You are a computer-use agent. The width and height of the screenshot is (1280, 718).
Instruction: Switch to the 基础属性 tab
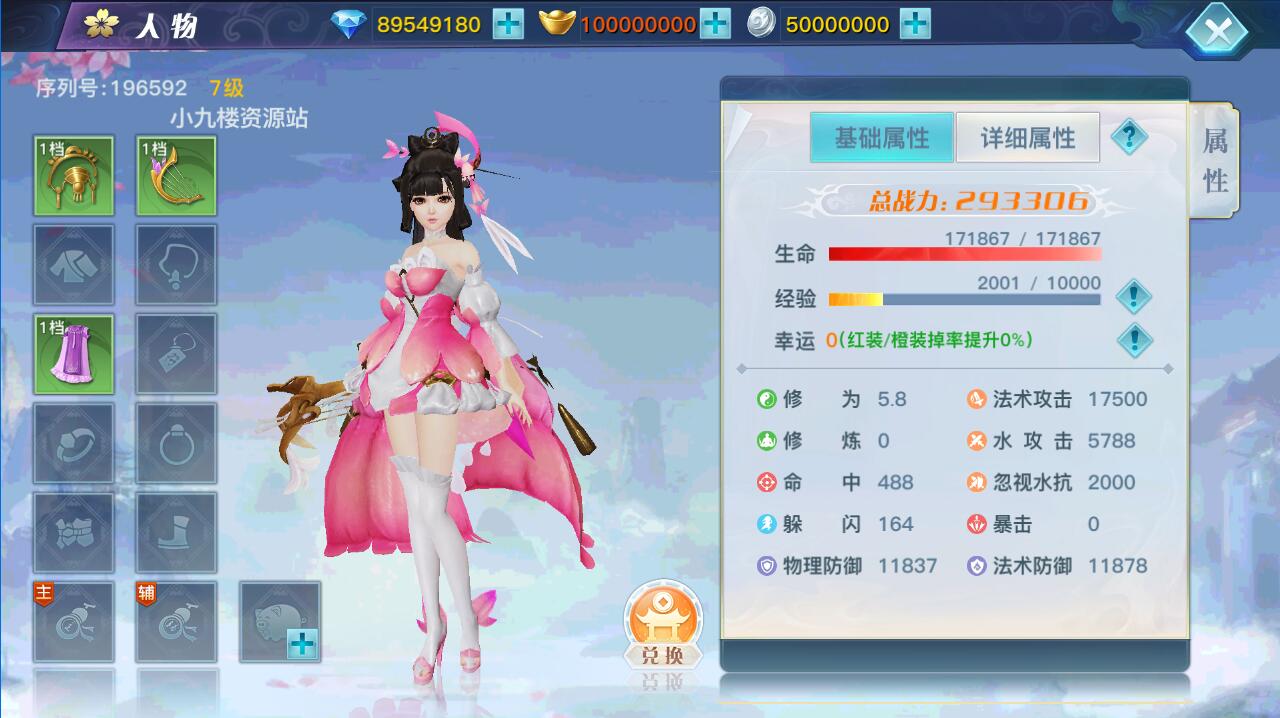(x=881, y=138)
